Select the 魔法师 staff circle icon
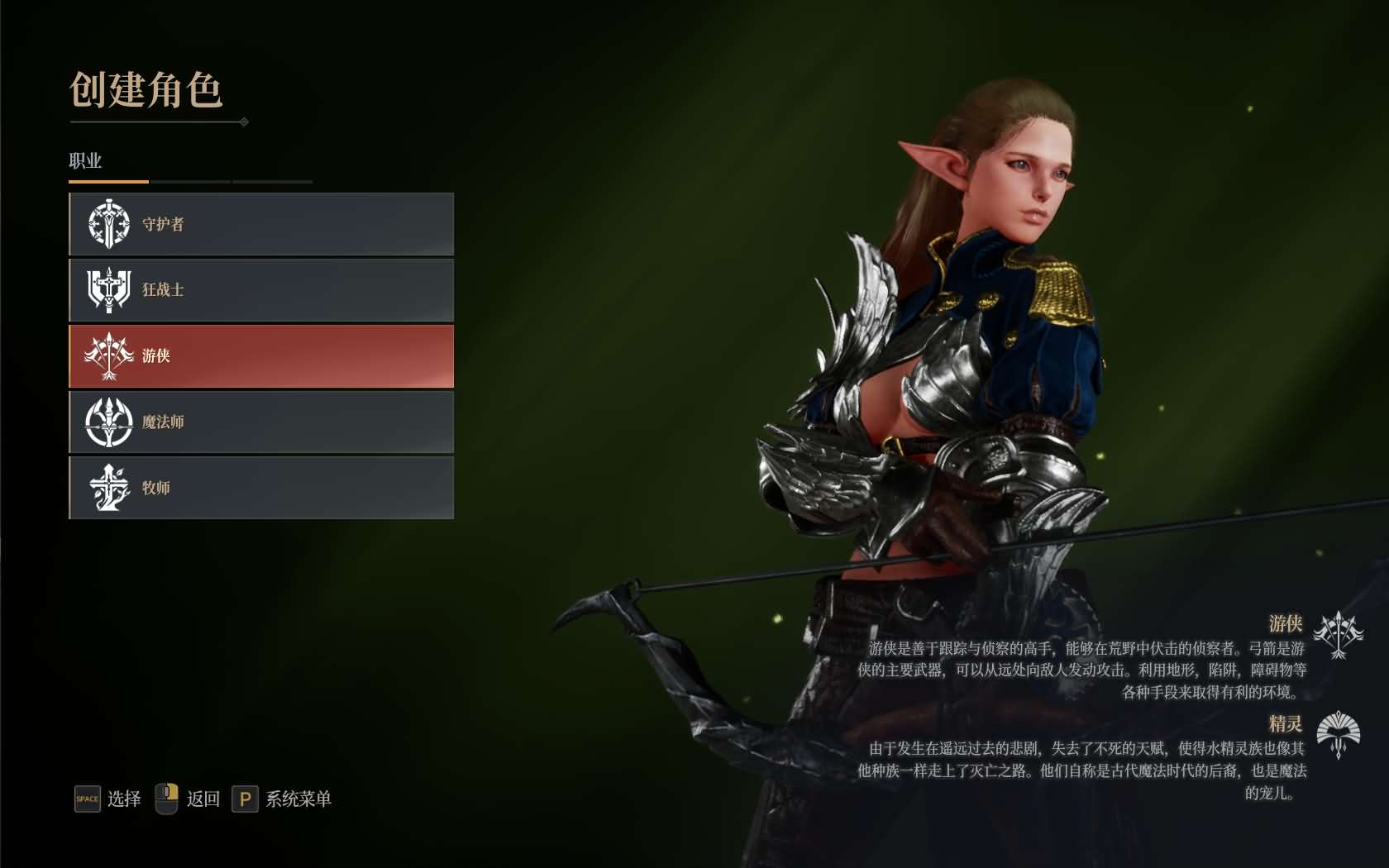Screen dimensions: 1389x868 (106, 422)
